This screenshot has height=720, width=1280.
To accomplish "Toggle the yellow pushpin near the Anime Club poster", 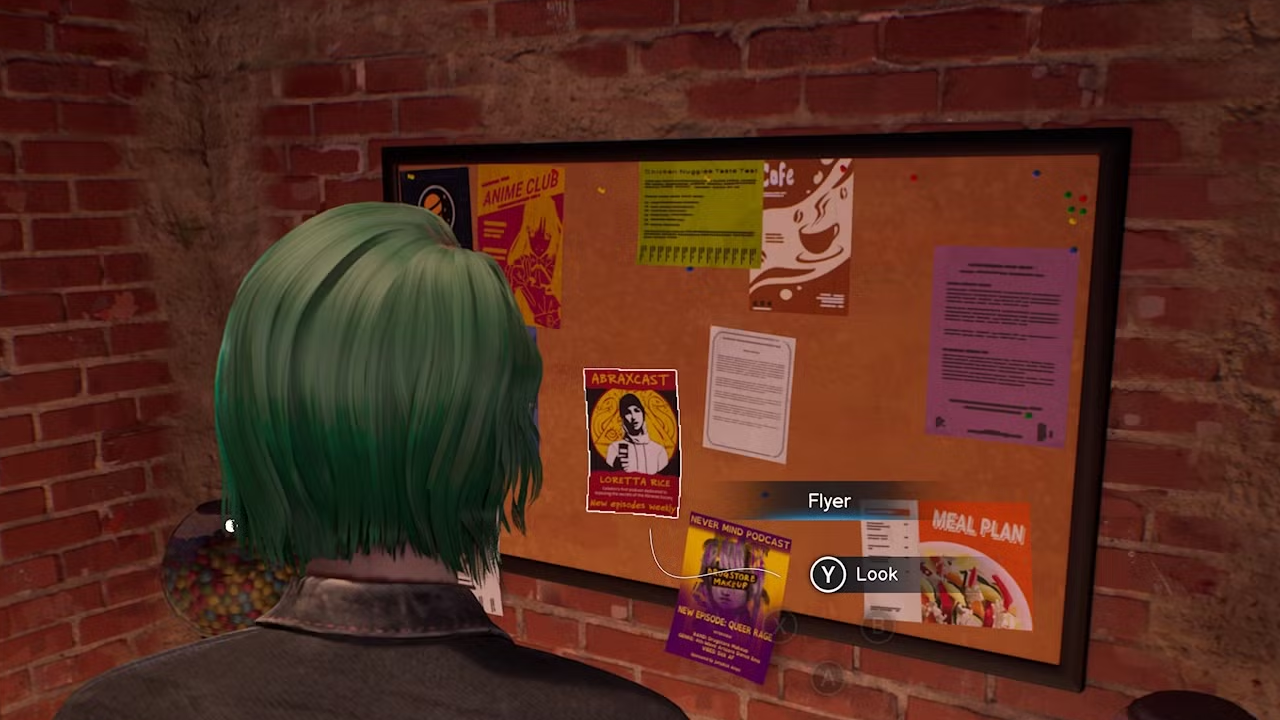I will pos(601,190).
